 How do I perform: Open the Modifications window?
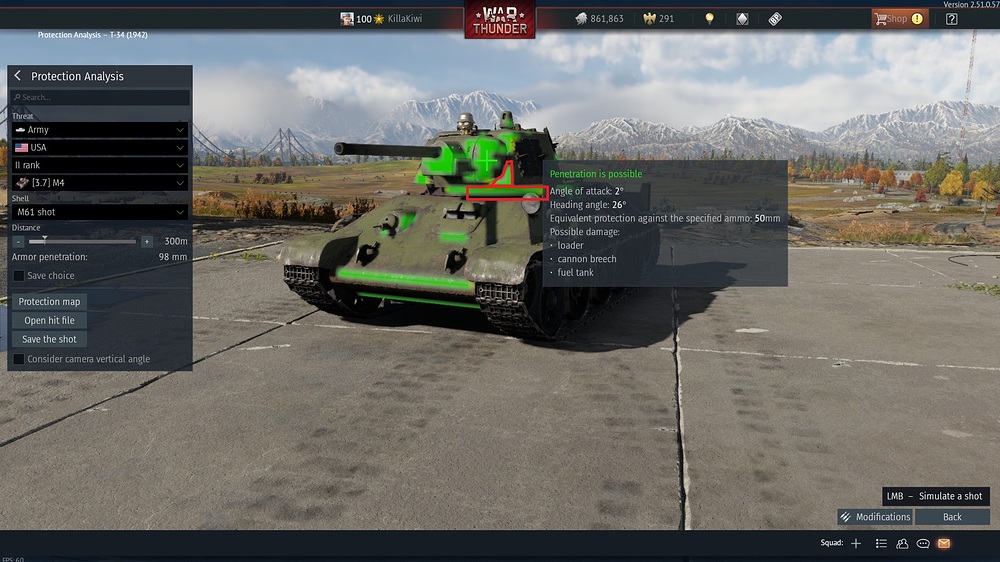(875, 517)
